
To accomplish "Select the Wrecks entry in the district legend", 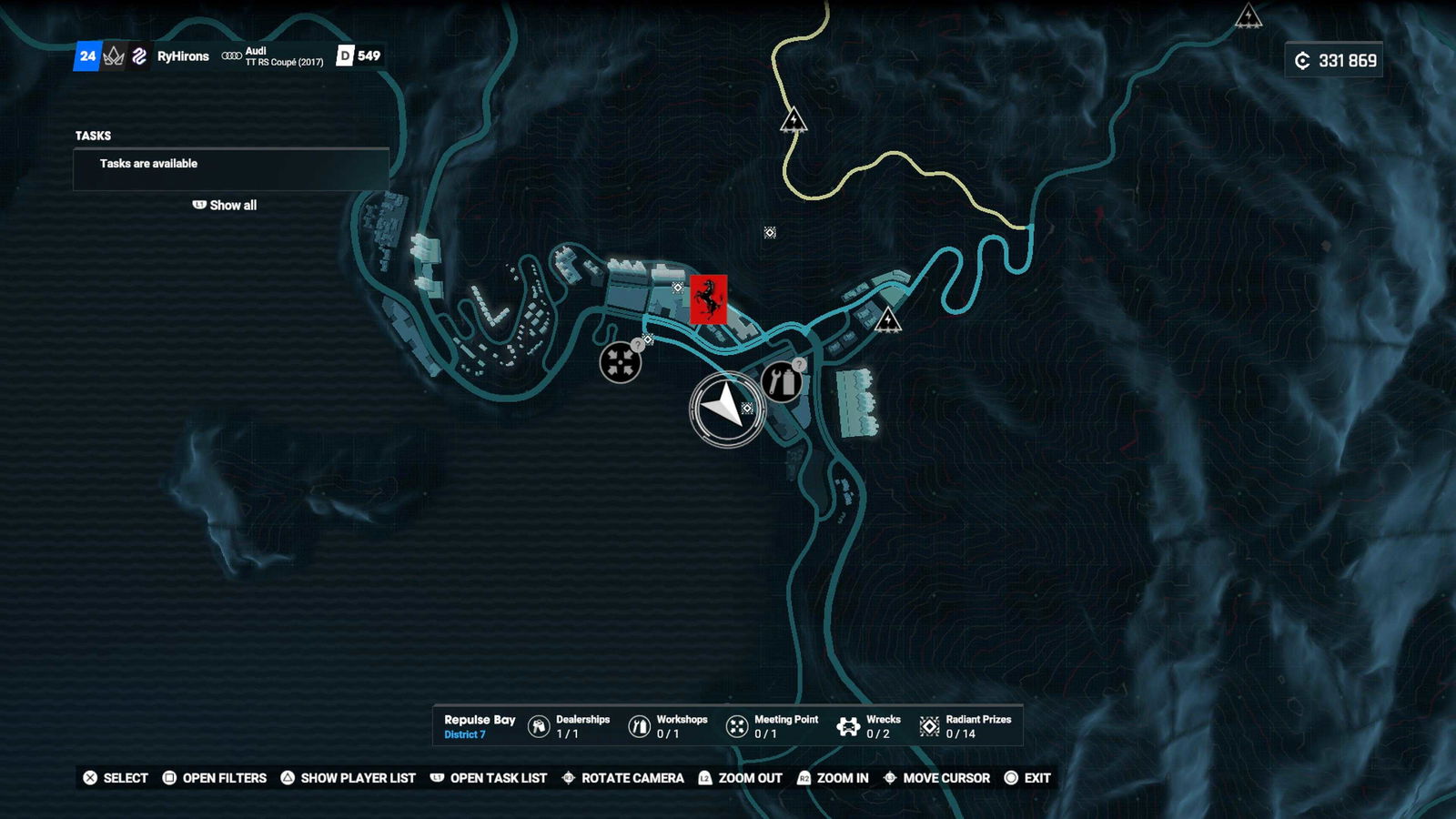I will (869, 726).
